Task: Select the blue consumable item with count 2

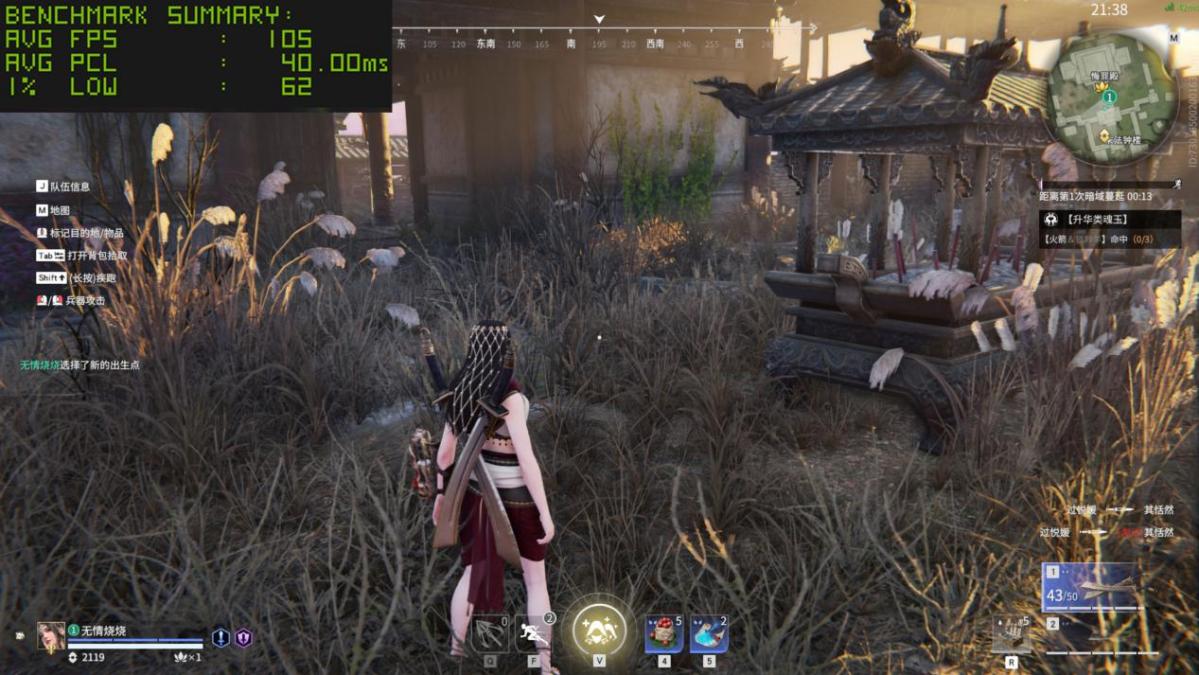Action: tap(708, 634)
